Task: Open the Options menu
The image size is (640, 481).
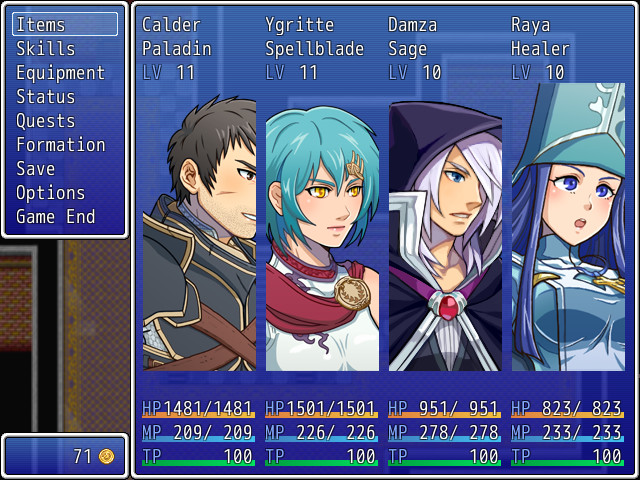Action: point(64,193)
